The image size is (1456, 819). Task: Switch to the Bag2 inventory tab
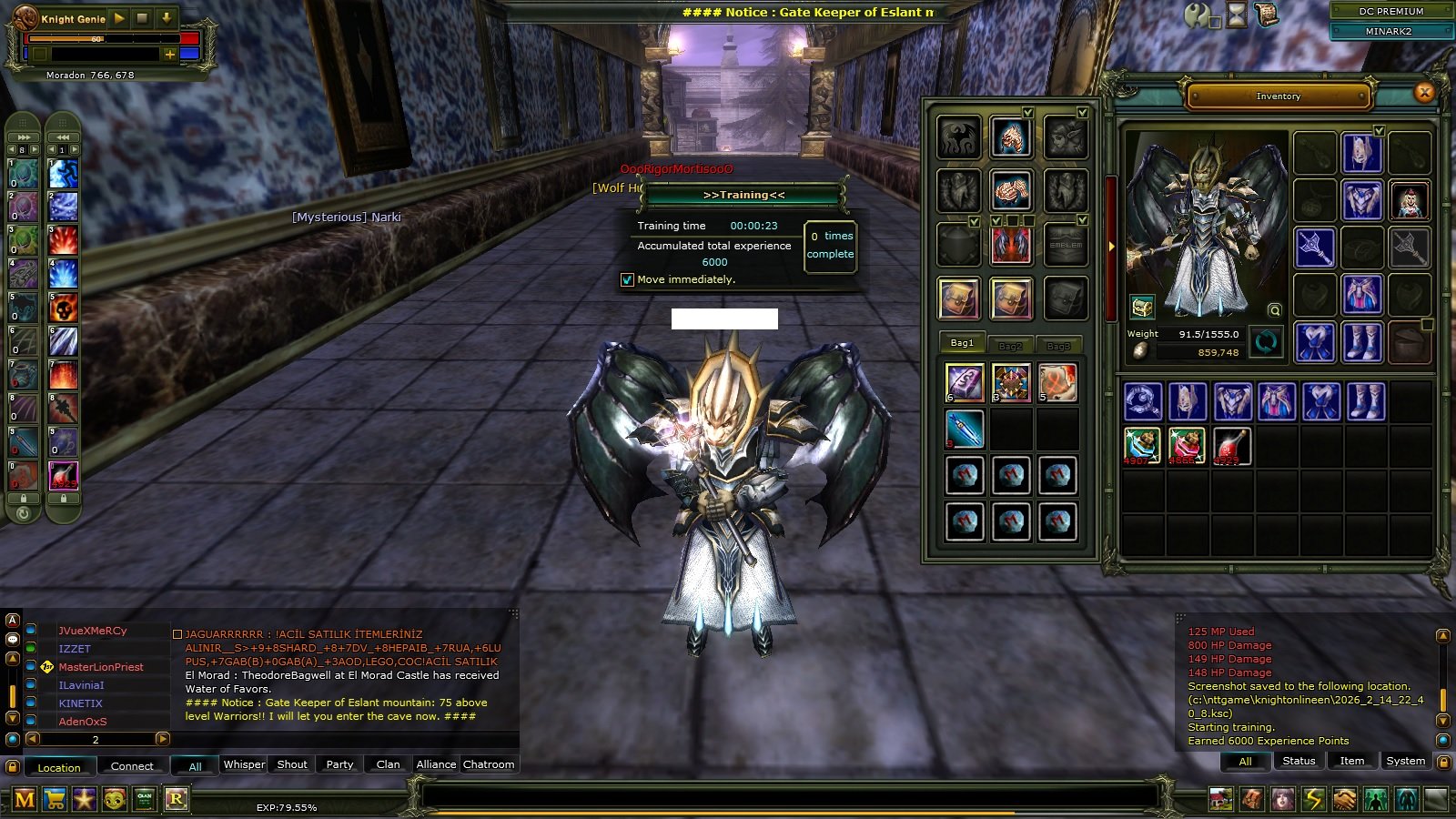click(x=1010, y=345)
